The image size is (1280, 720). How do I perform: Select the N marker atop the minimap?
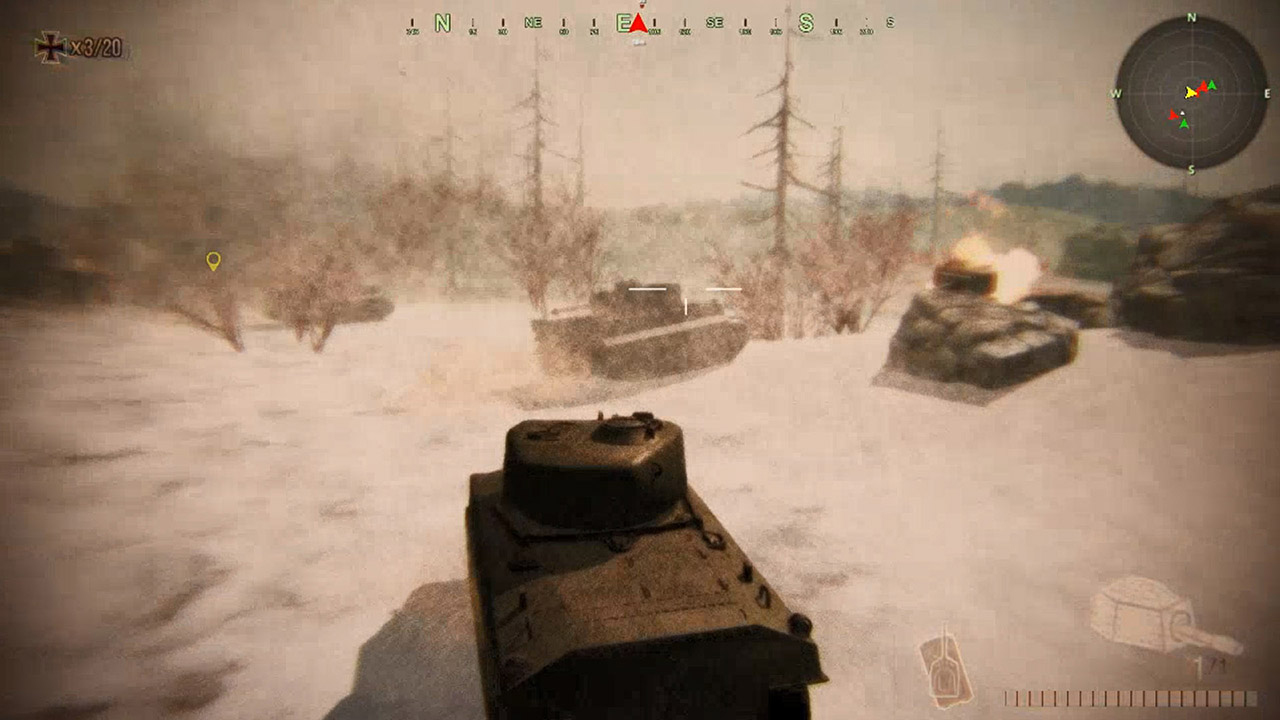1191,17
